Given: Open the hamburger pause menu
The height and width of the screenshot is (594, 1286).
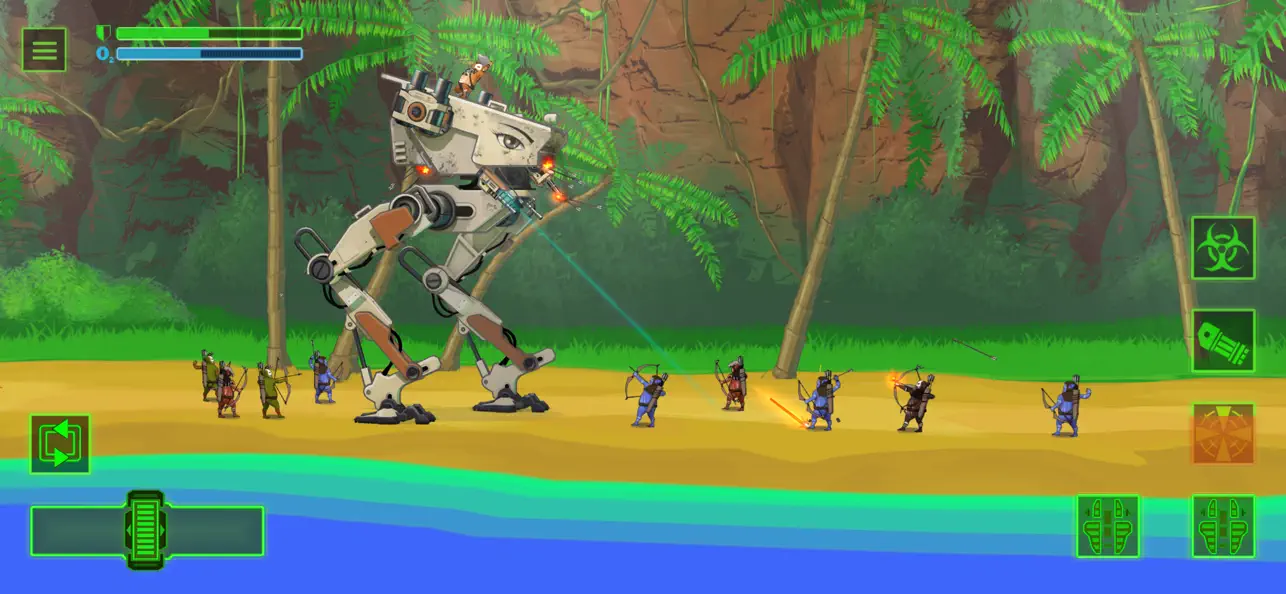Looking at the screenshot, I should 44,49.
